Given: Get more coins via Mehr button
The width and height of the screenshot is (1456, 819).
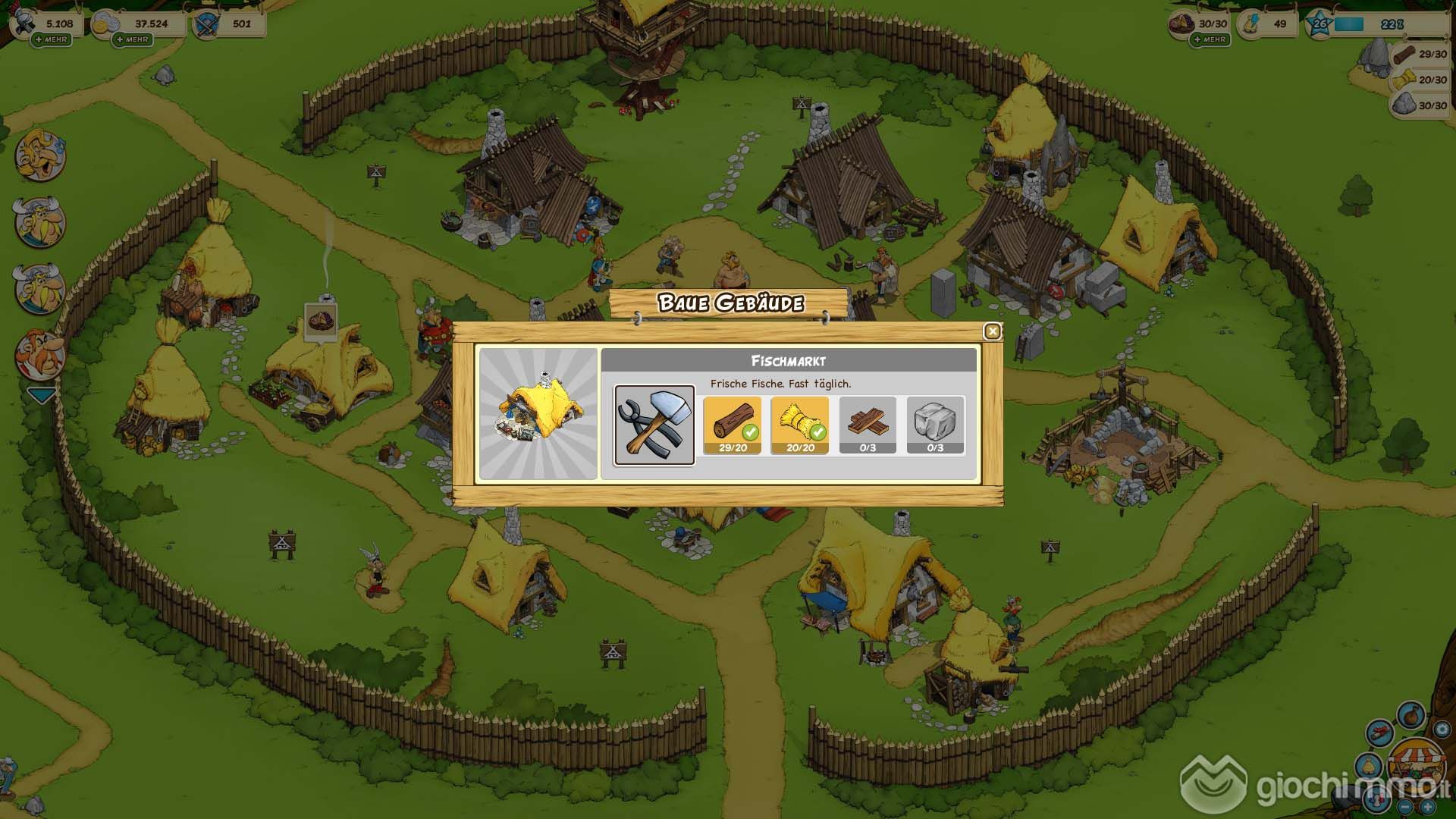Looking at the screenshot, I should coord(133,39).
